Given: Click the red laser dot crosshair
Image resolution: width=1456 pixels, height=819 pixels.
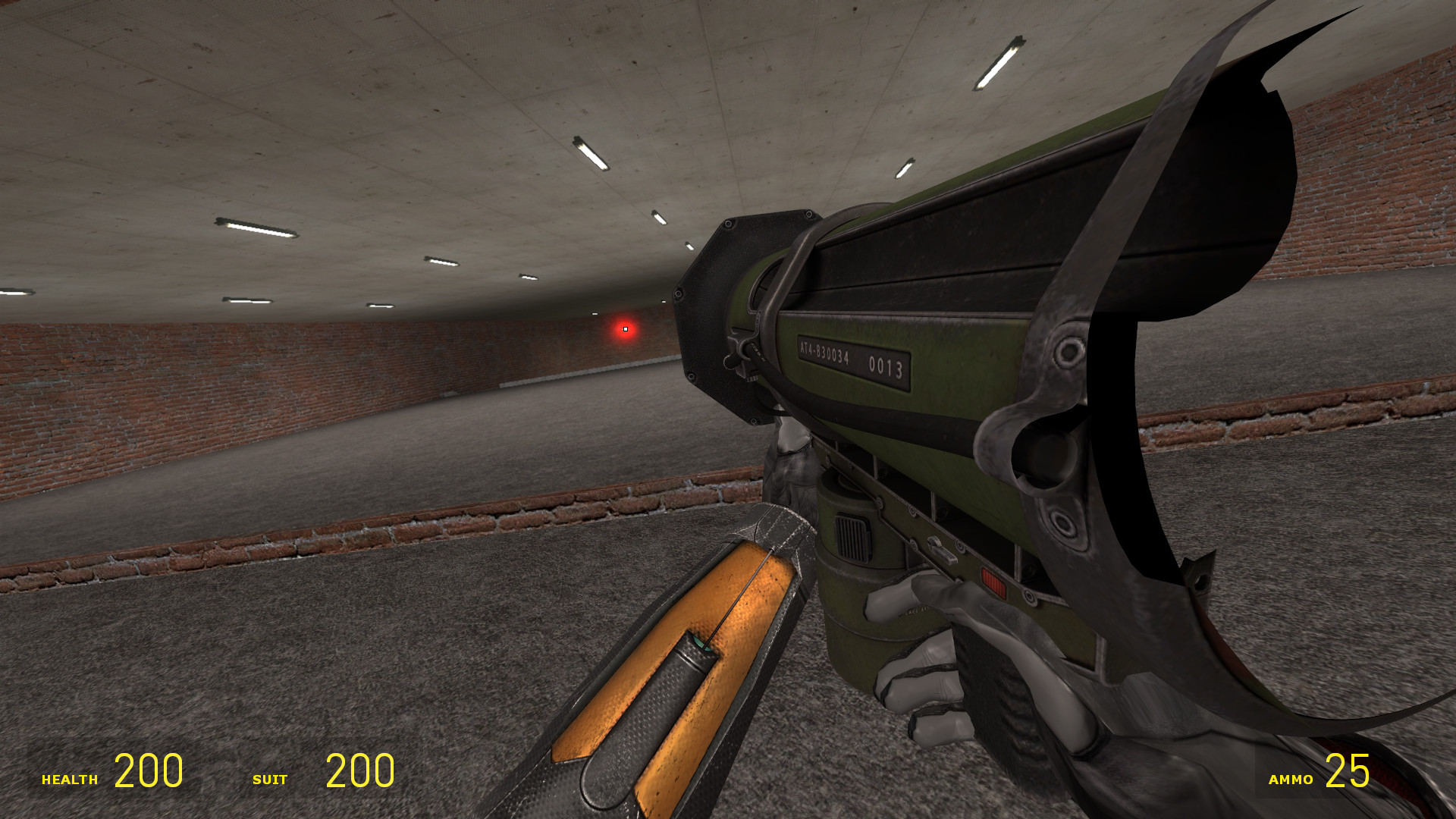Looking at the screenshot, I should [625, 329].
